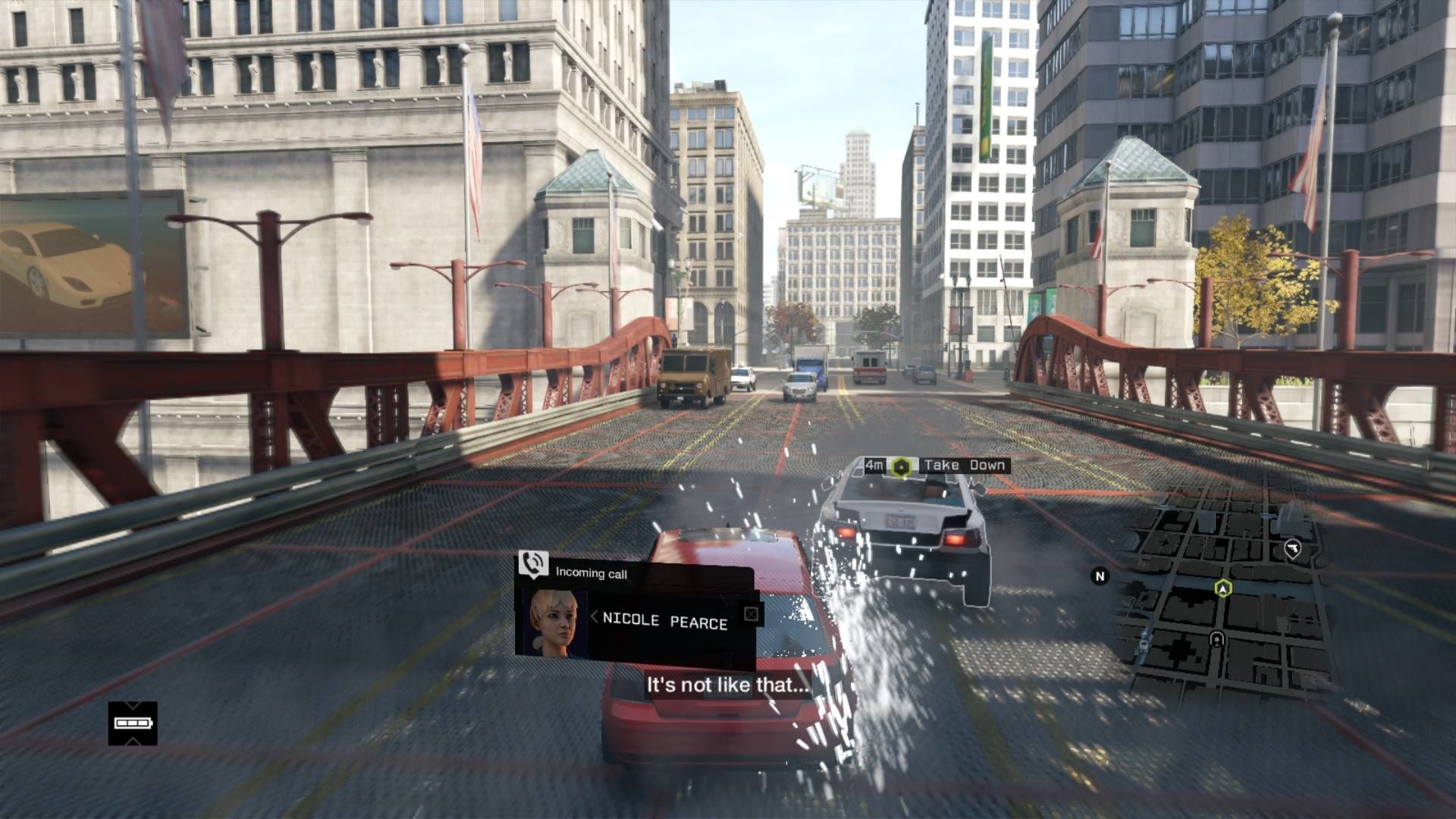The image size is (1456, 819).
Task: Select the gun shop pin on the minimap
Action: (x=1292, y=548)
